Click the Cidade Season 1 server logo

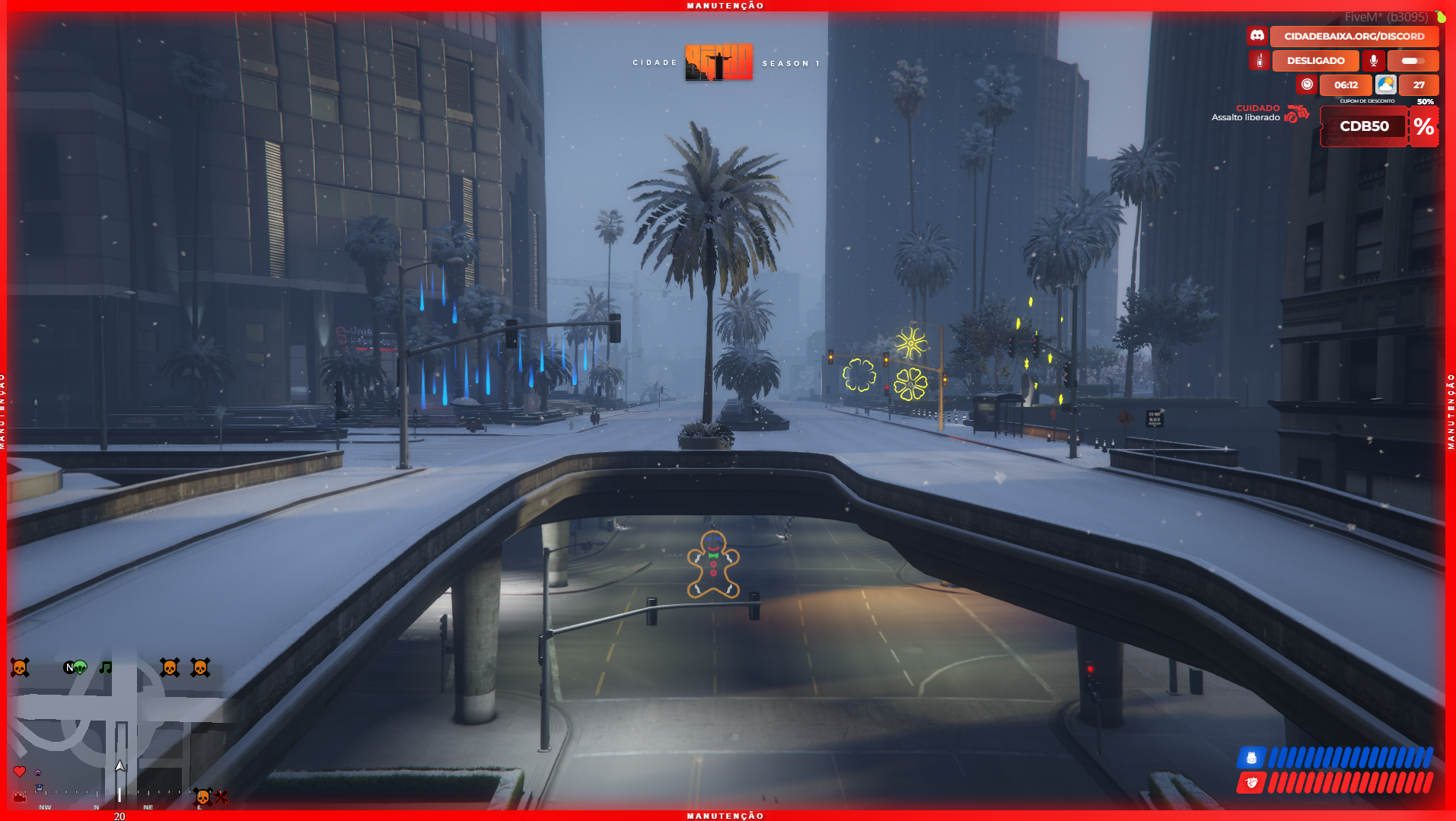click(x=718, y=62)
